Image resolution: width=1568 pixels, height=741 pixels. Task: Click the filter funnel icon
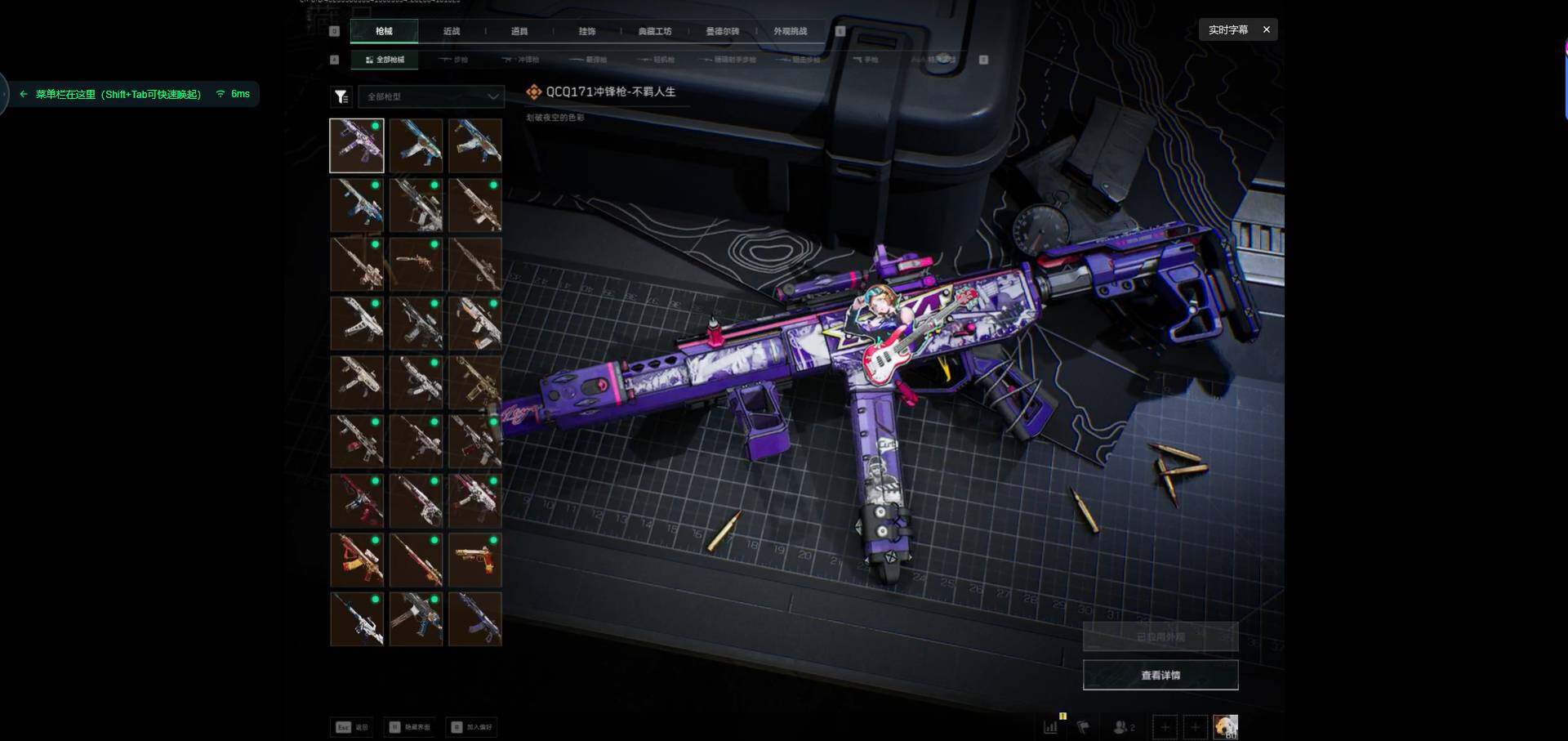coord(341,96)
